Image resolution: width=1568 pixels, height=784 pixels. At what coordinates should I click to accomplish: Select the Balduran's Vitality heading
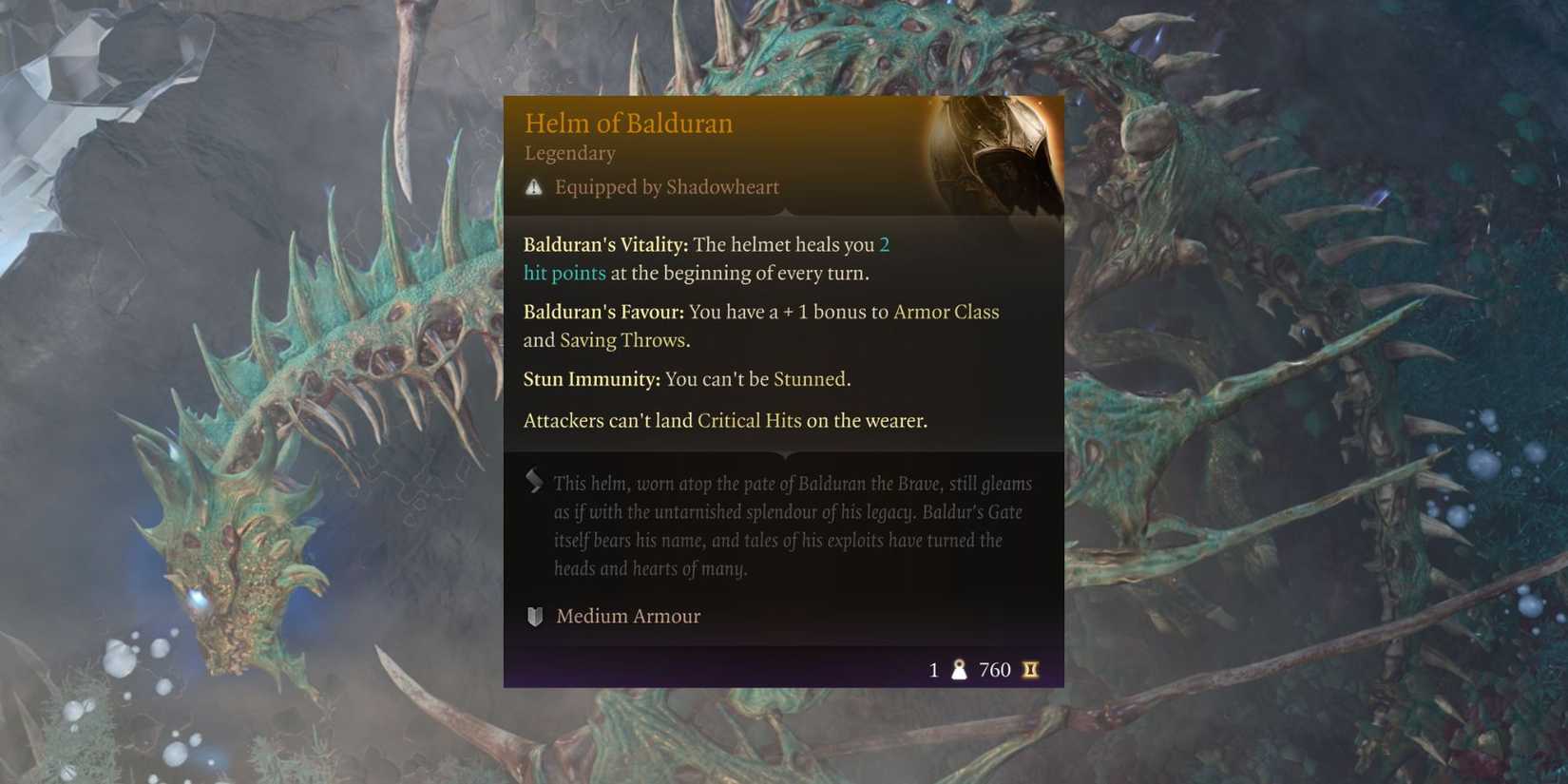(x=603, y=244)
